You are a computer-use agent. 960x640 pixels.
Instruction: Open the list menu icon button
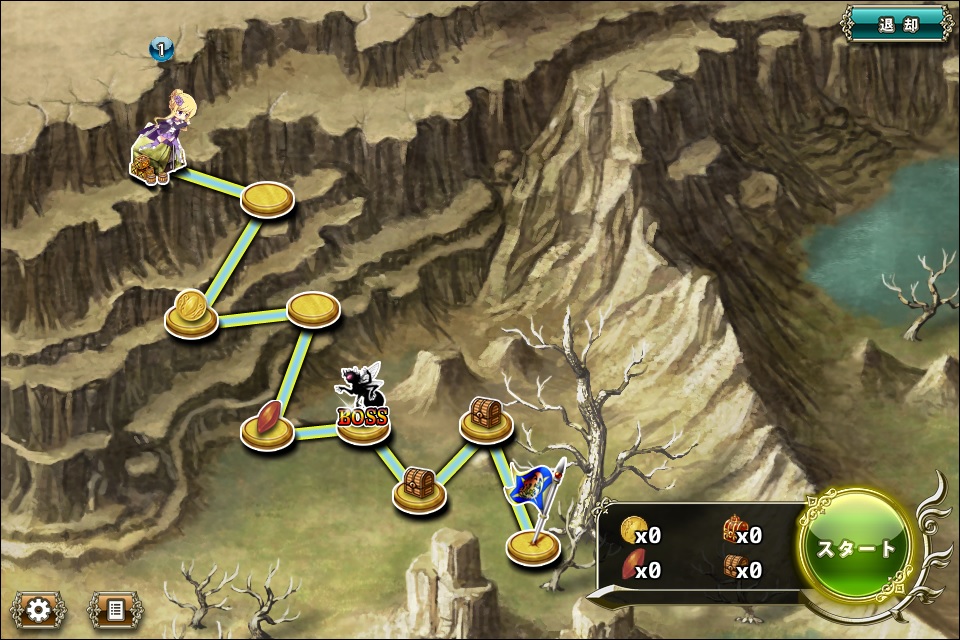point(115,608)
